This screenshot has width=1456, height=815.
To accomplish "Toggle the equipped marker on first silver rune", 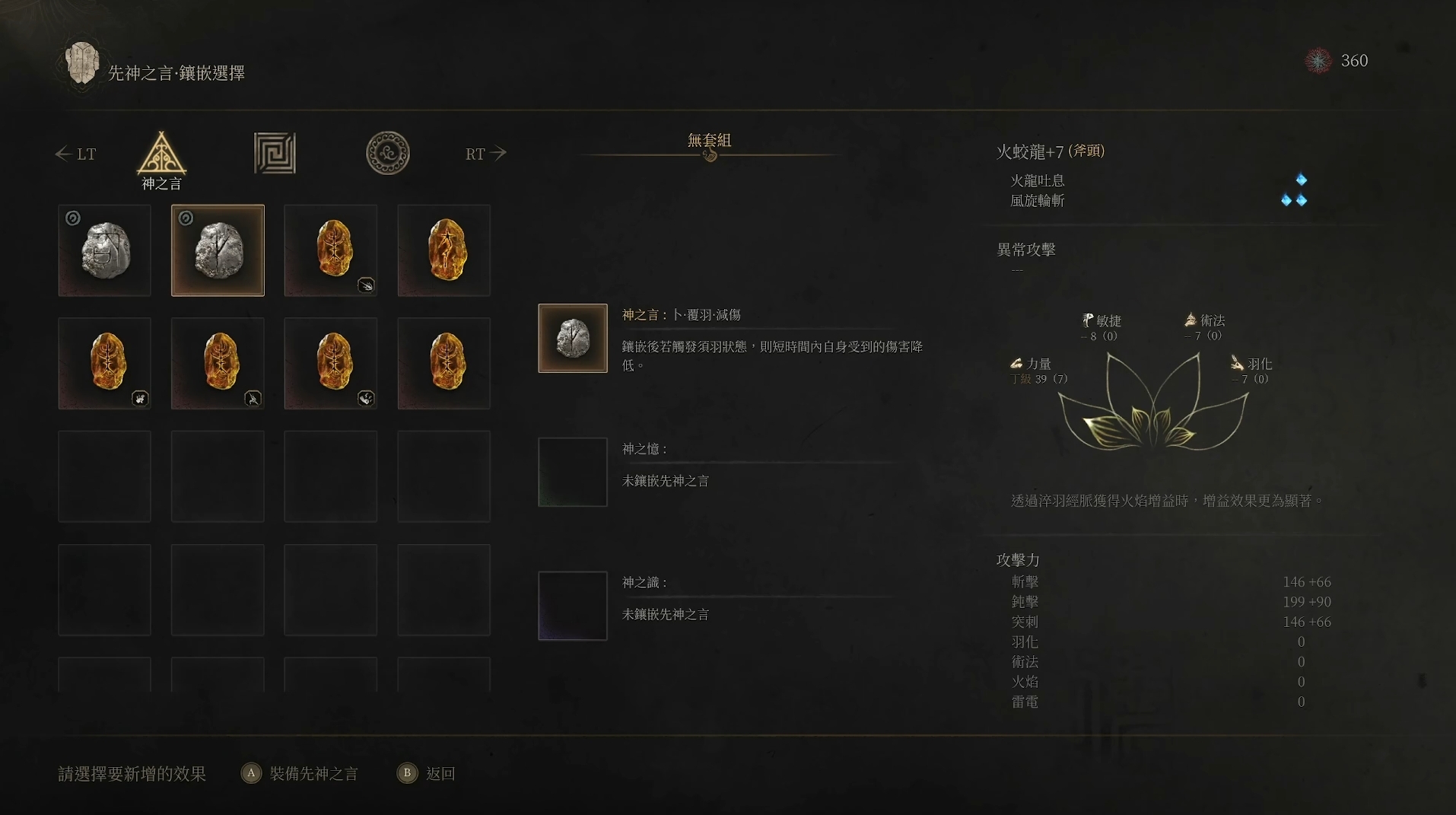I will point(72,218).
